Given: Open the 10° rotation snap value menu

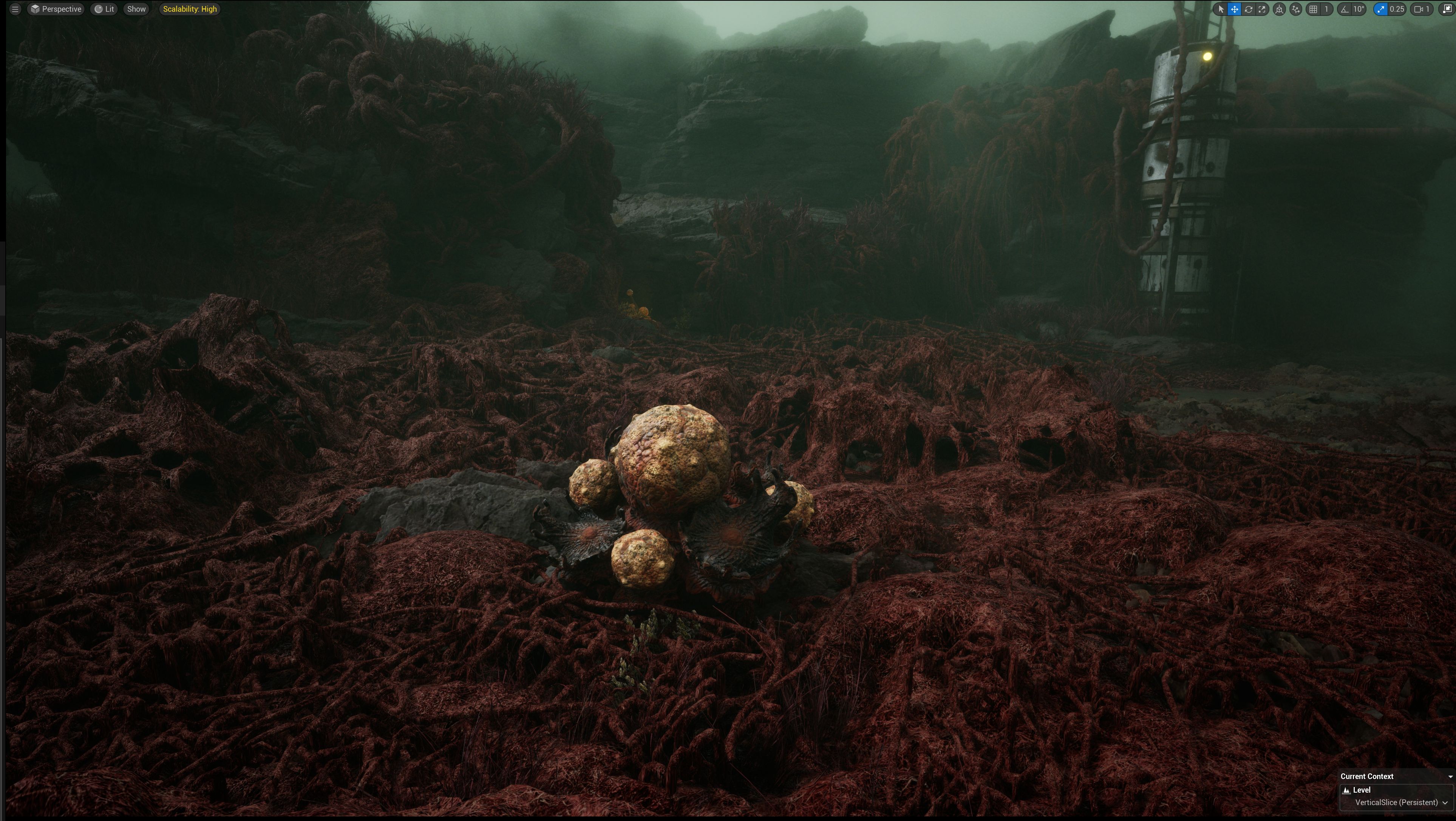Looking at the screenshot, I should (x=1359, y=9).
